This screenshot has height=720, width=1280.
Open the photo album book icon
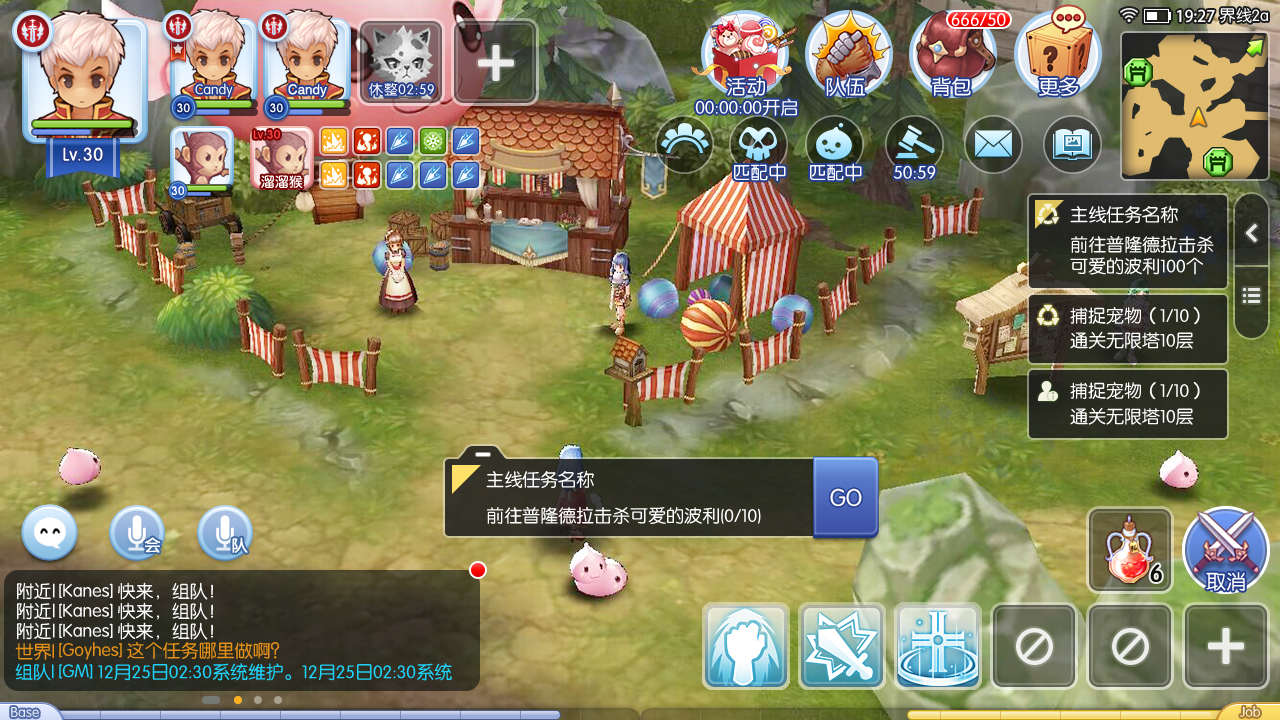point(1071,145)
